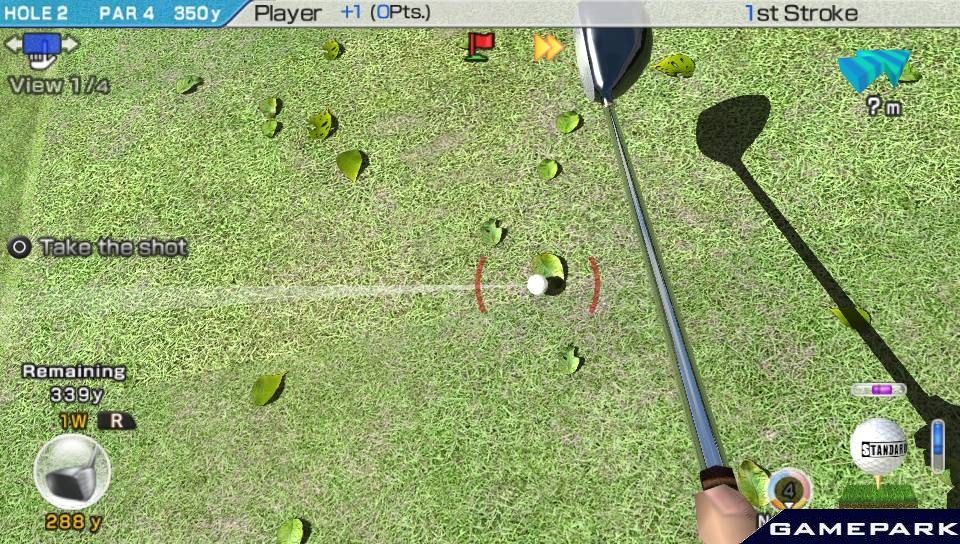
Task: Tap the Standard golf ball on the tee
Action: click(878, 445)
